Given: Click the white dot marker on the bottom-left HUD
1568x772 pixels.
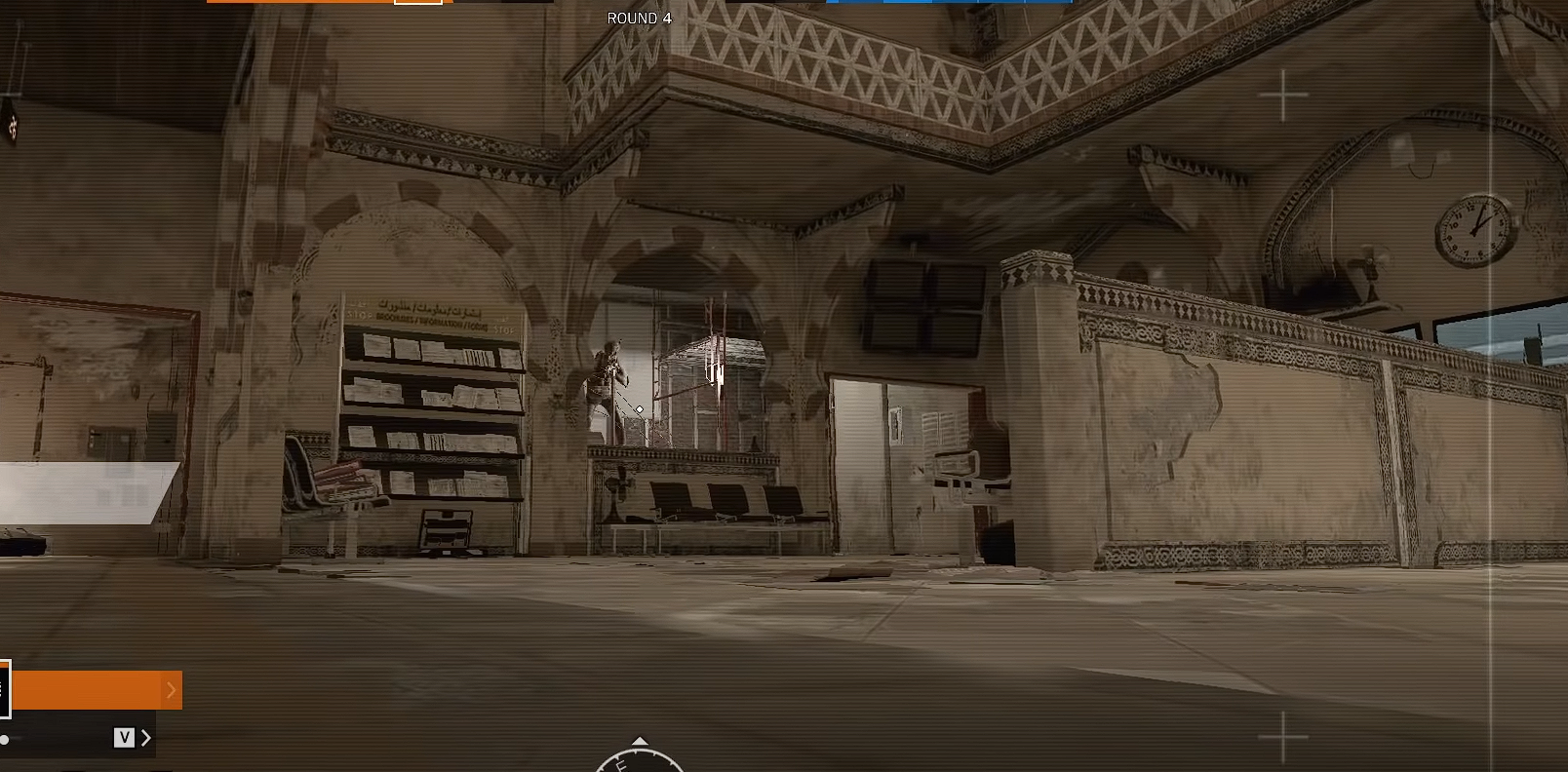Looking at the screenshot, I should point(4,739).
